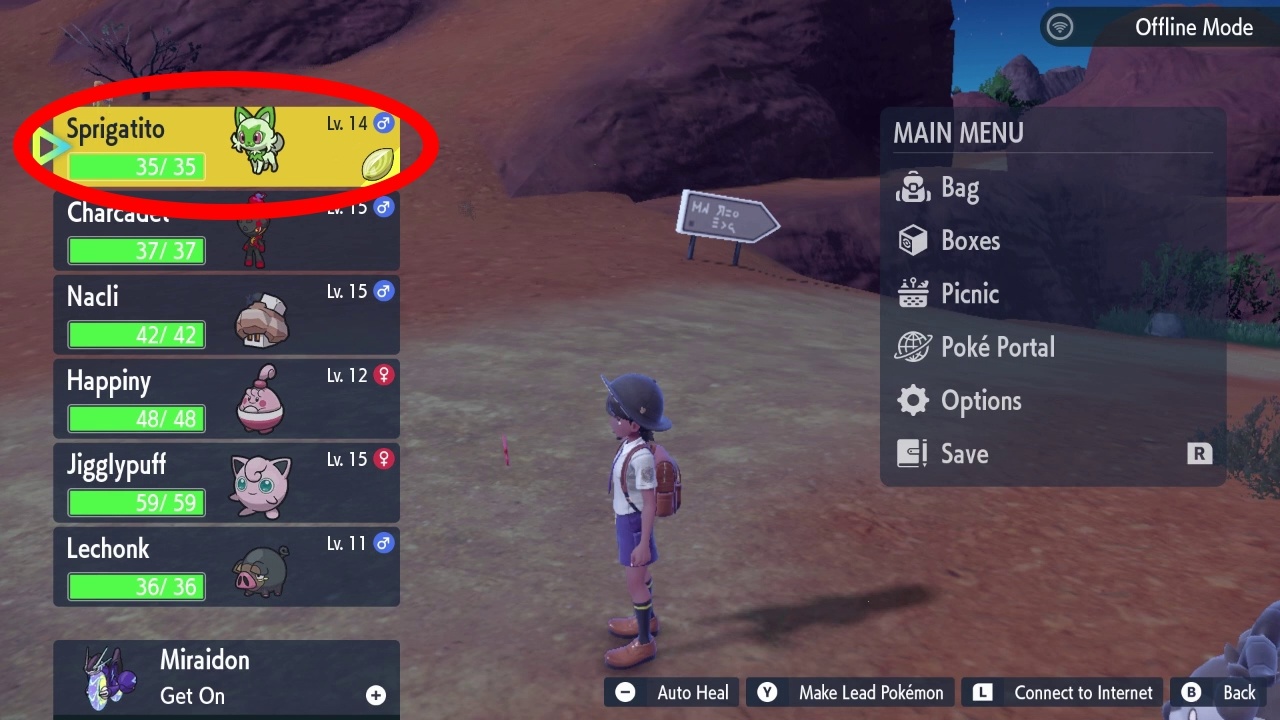The width and height of the screenshot is (1280, 720).
Task: Click the male gender symbol on Charcadet
Action: coord(382,207)
